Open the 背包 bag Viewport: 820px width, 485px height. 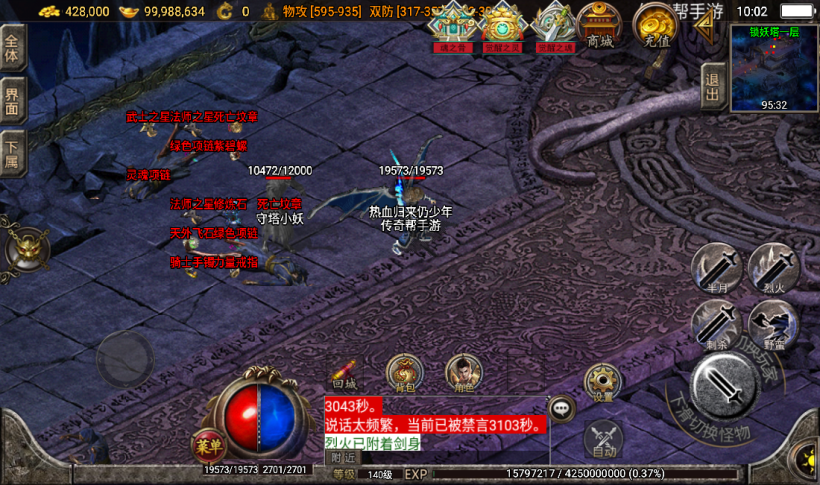[405, 374]
